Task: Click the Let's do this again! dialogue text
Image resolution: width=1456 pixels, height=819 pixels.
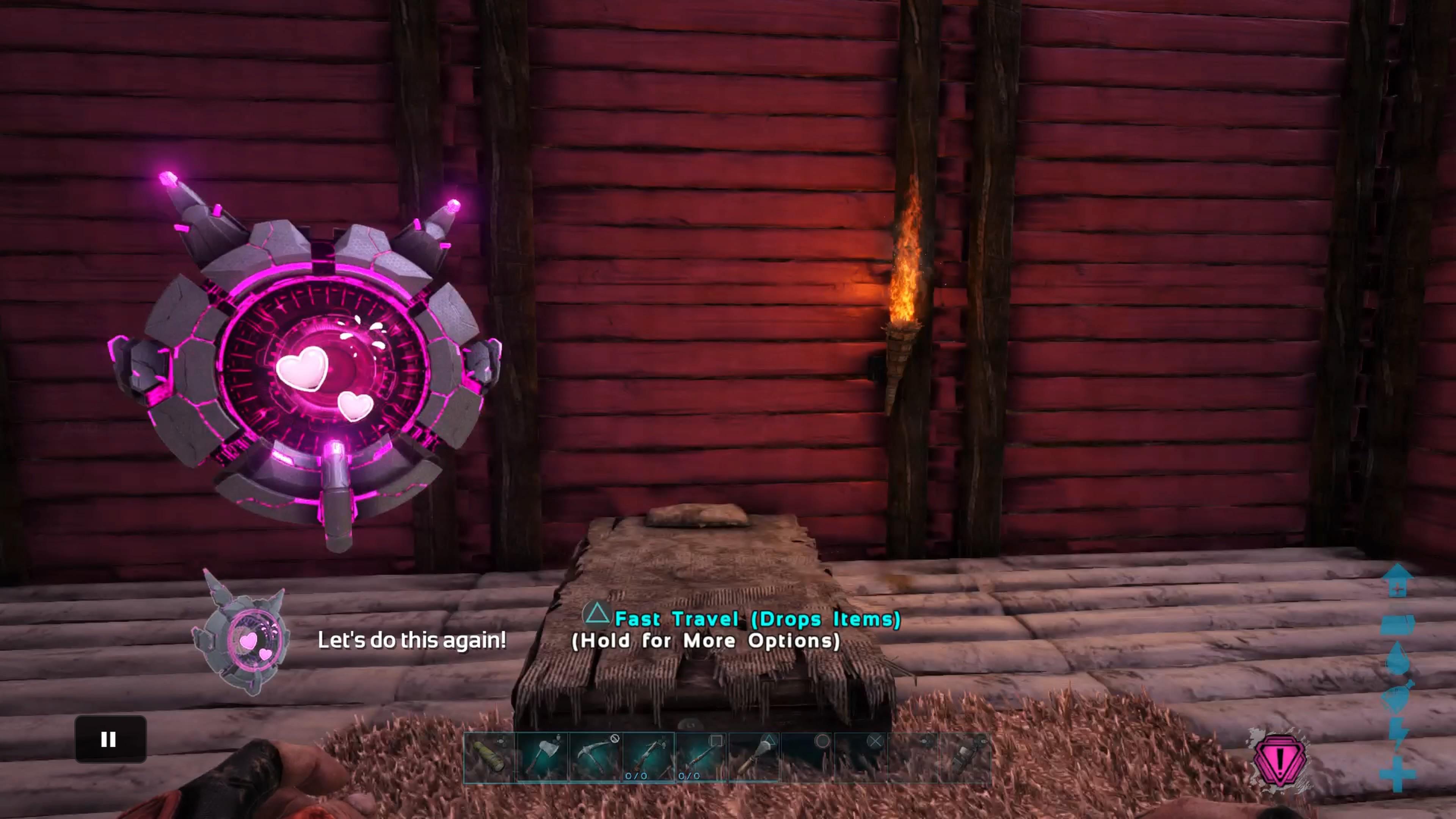Action: (x=413, y=640)
